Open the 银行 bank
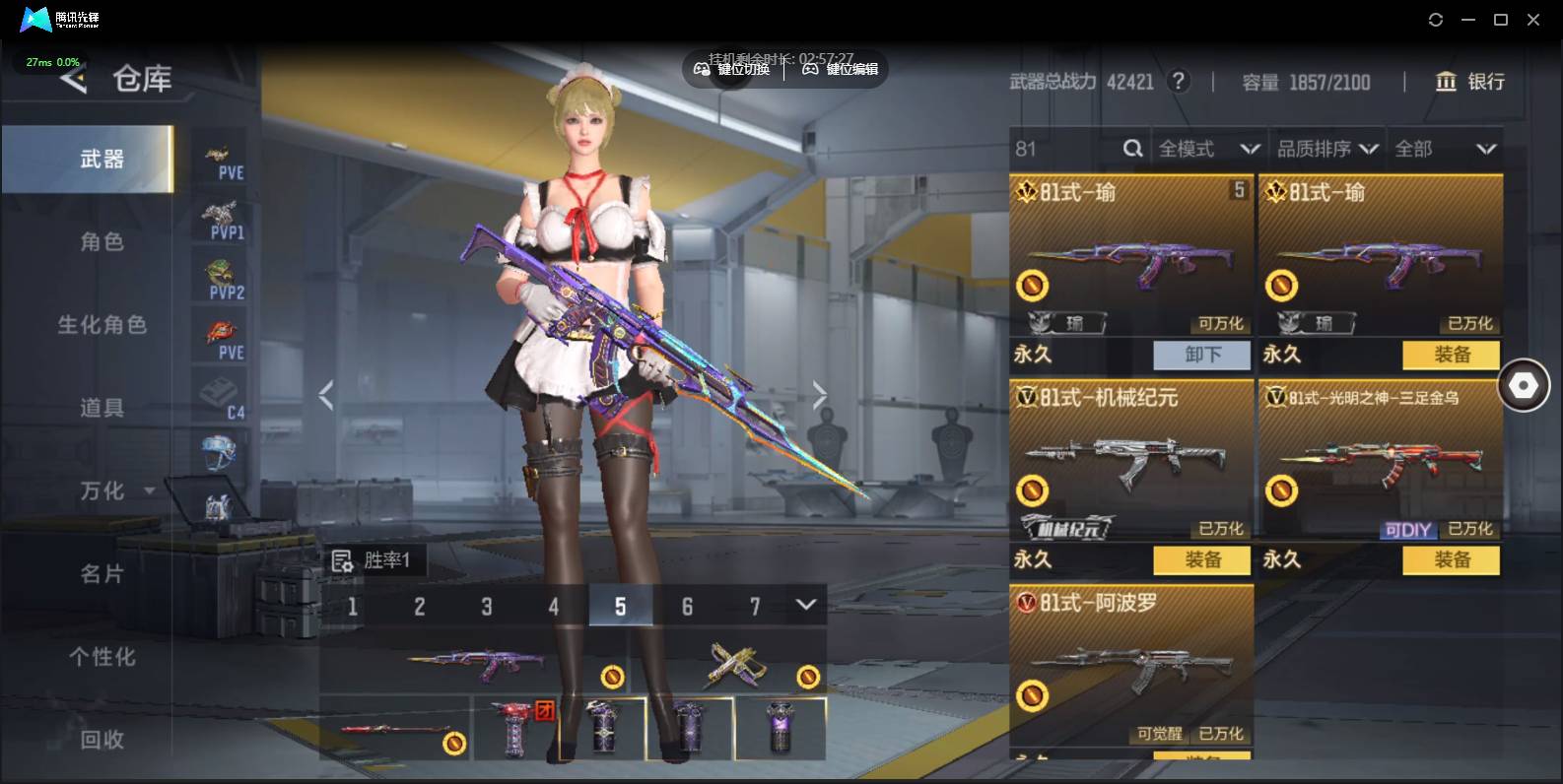Image resolution: width=1563 pixels, height=784 pixels. pyautogui.click(x=1470, y=82)
